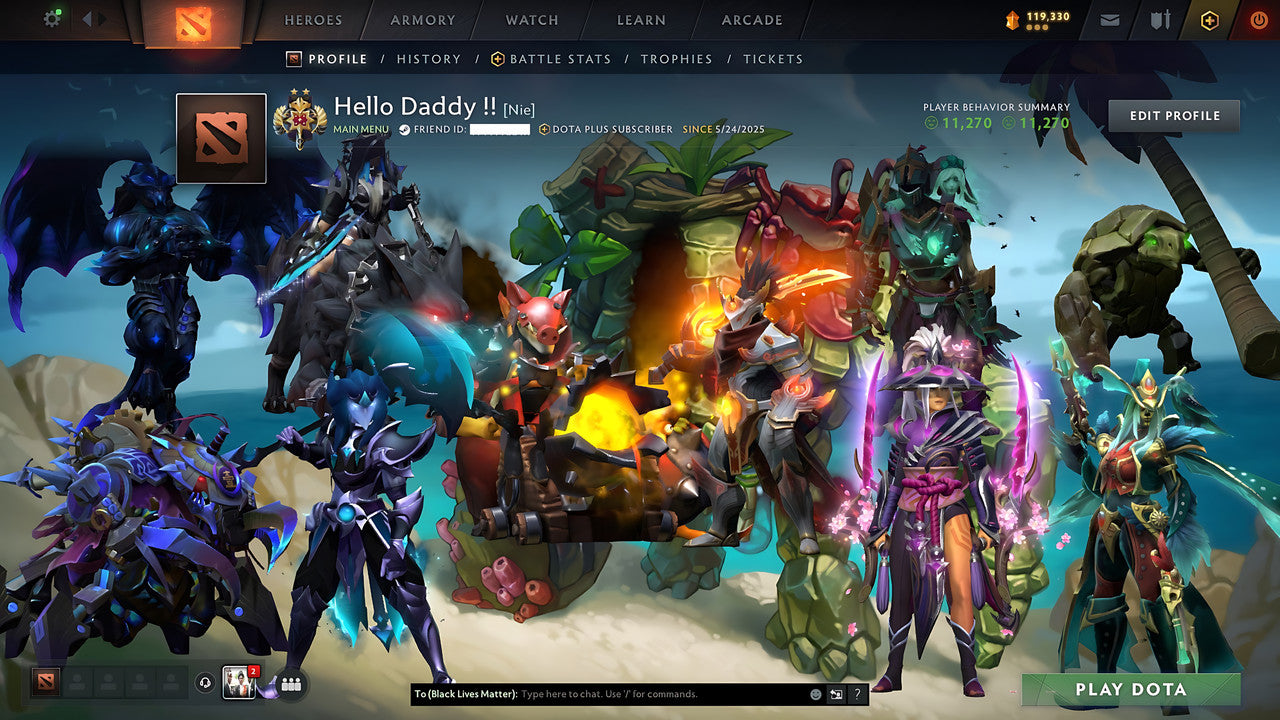Open the Arcade menu

pyautogui.click(x=750, y=20)
